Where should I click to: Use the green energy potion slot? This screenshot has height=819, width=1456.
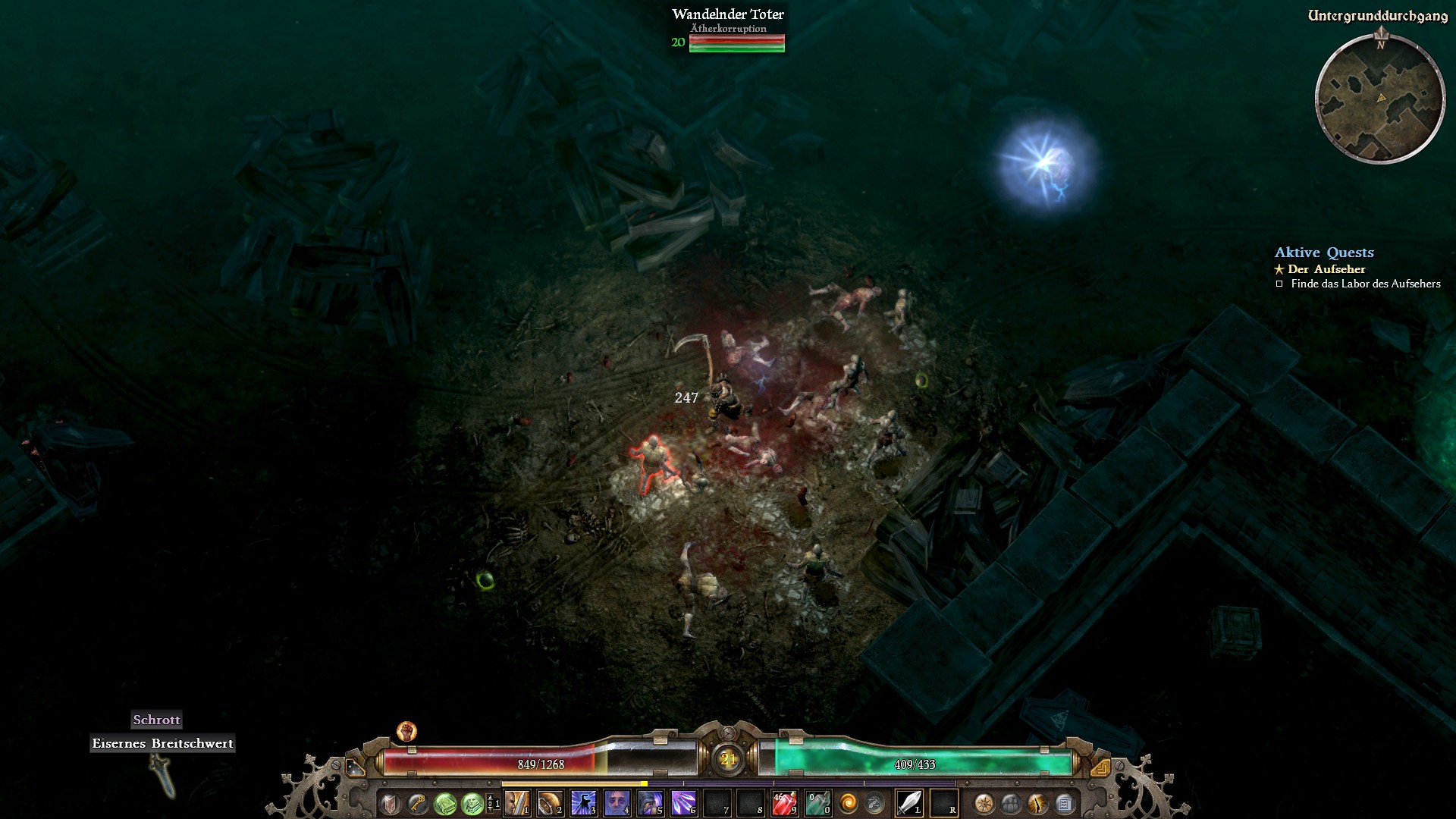[x=817, y=803]
